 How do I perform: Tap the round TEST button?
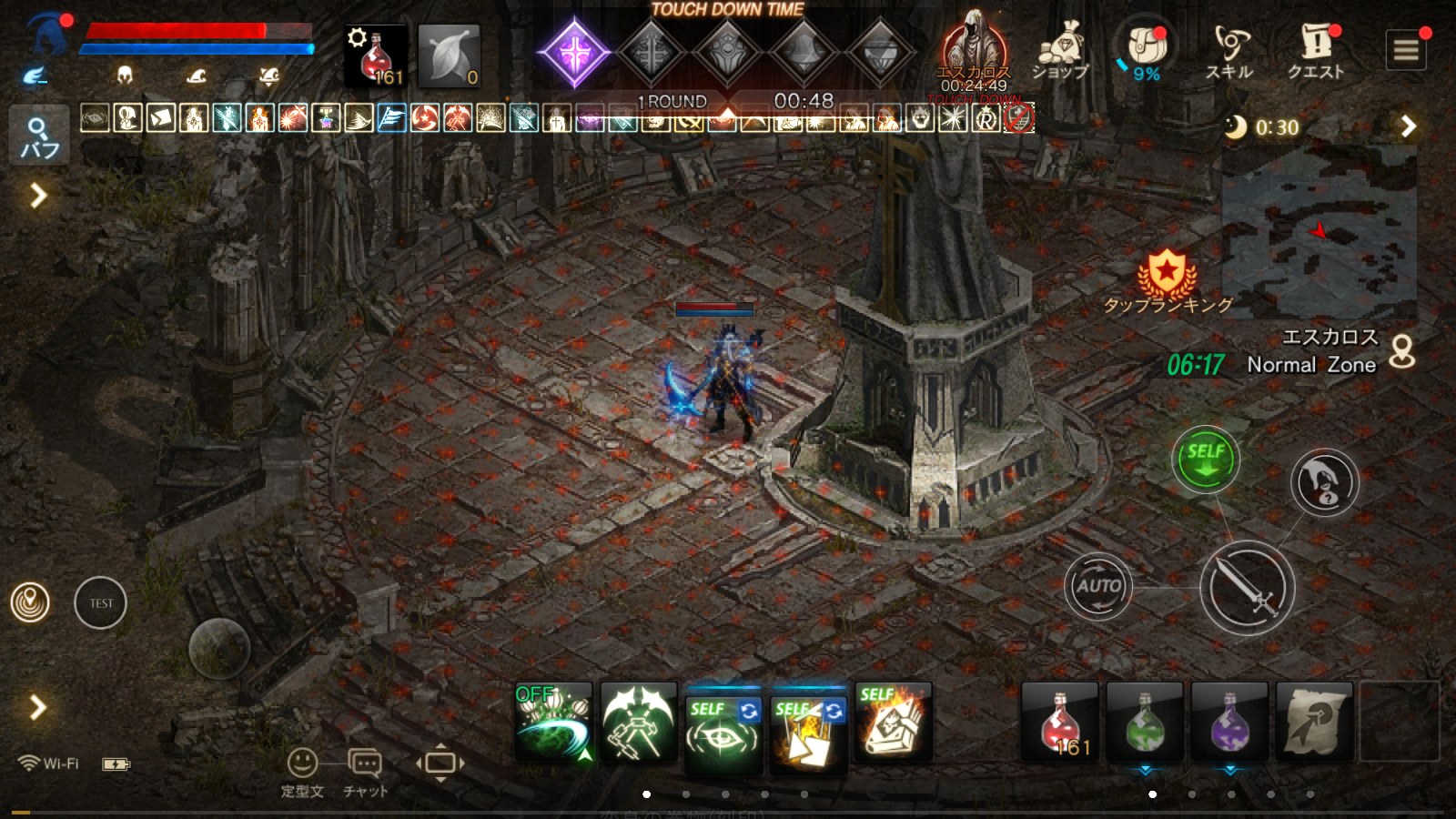click(100, 602)
